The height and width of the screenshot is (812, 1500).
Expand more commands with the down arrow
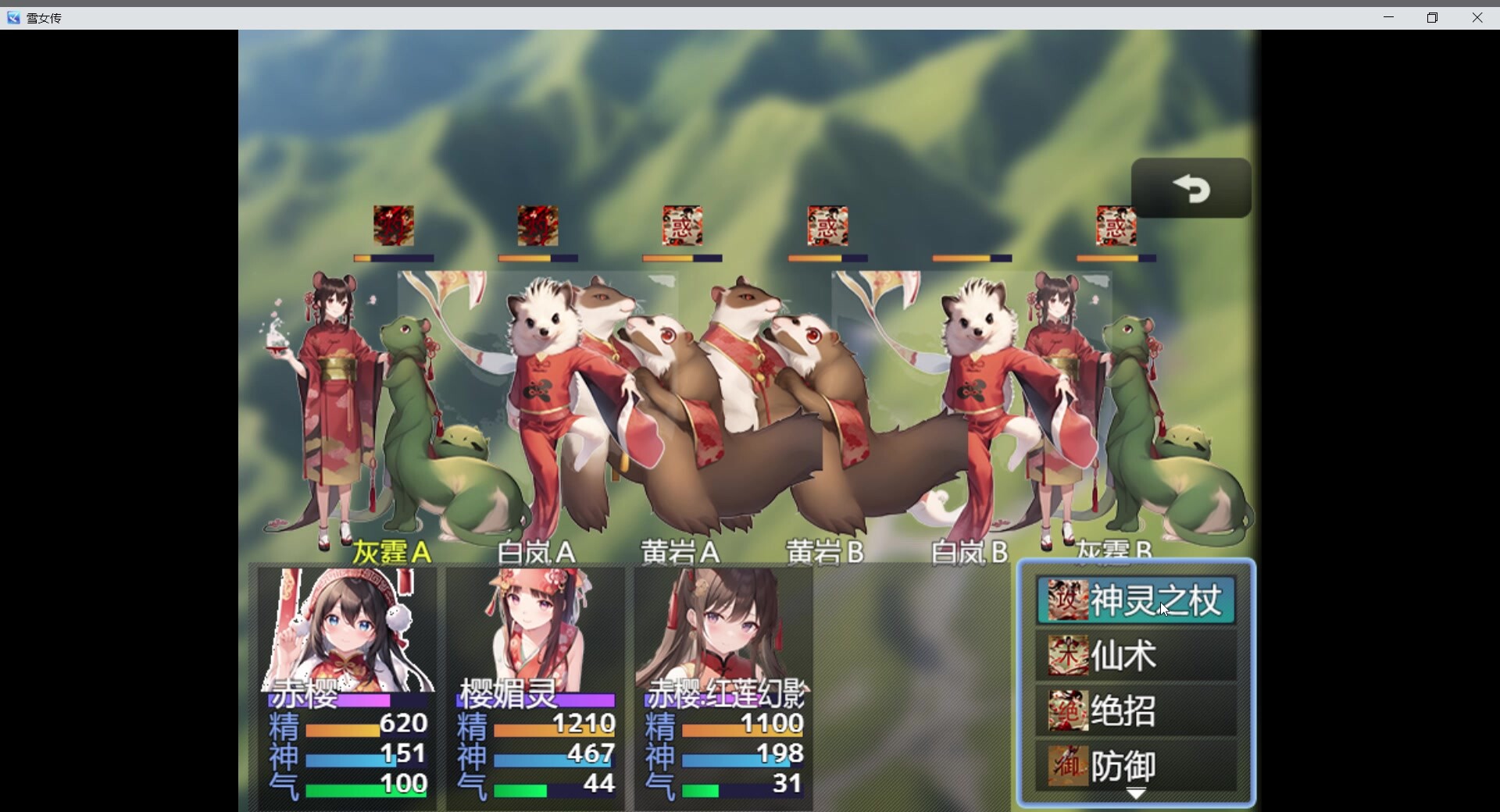(x=1136, y=793)
